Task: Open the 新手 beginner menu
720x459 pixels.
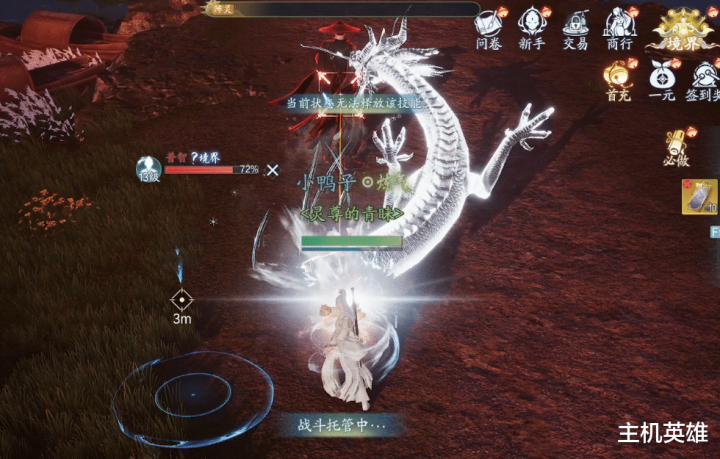Action: (531, 27)
